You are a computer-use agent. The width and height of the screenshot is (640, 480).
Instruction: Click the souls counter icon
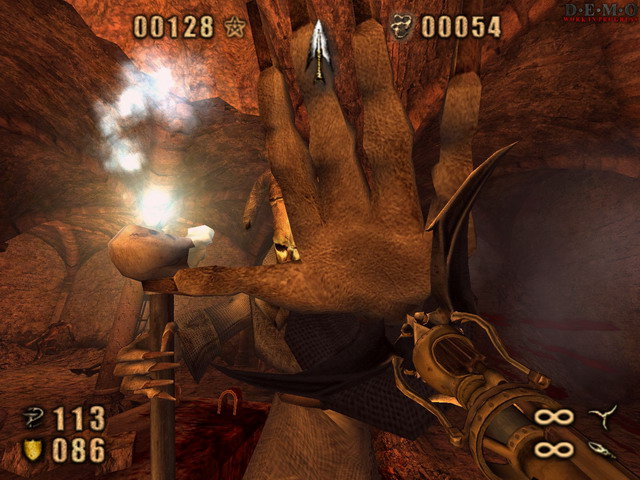point(402,27)
